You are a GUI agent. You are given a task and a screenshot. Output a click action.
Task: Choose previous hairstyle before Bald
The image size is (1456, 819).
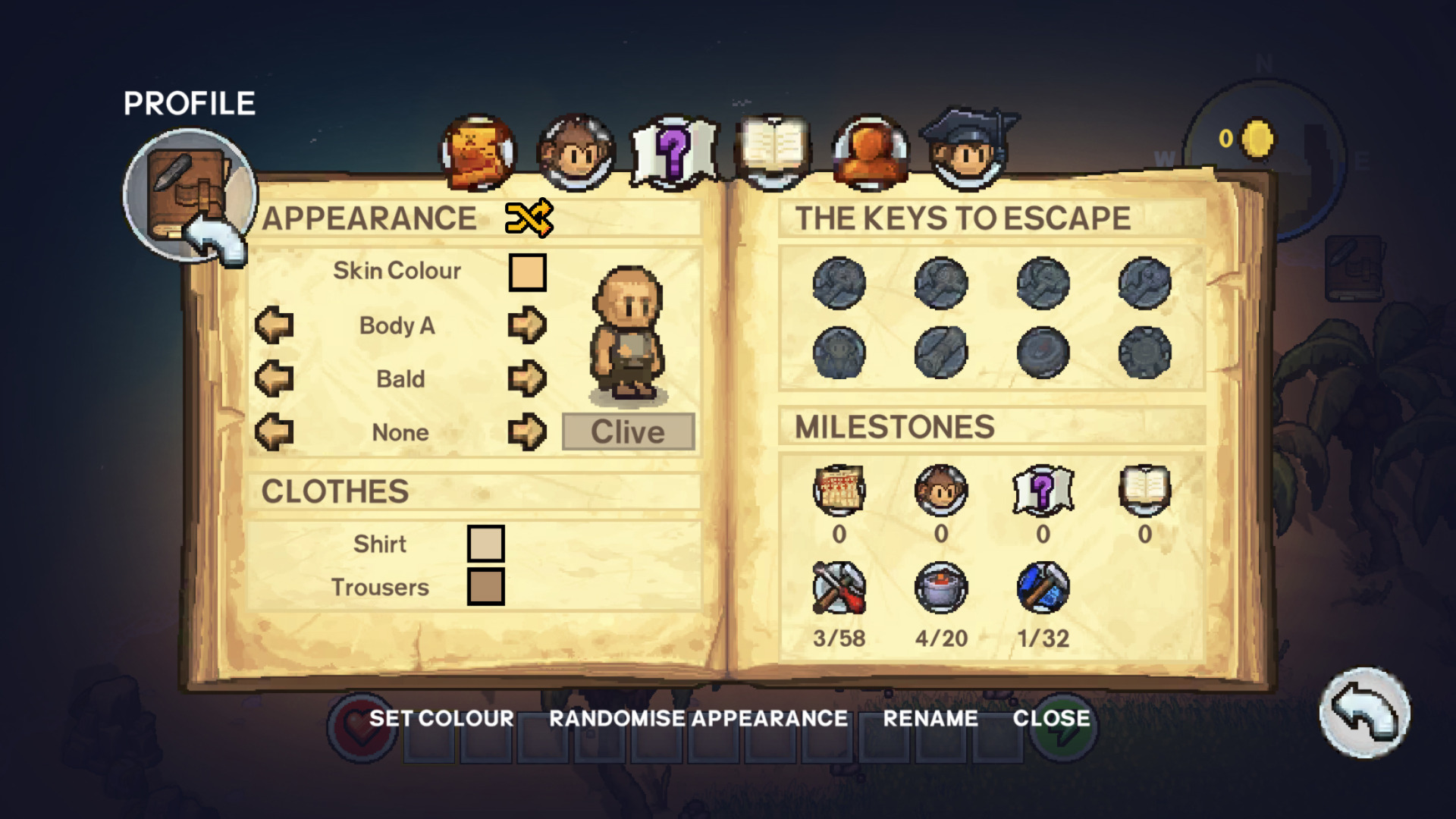coord(275,378)
